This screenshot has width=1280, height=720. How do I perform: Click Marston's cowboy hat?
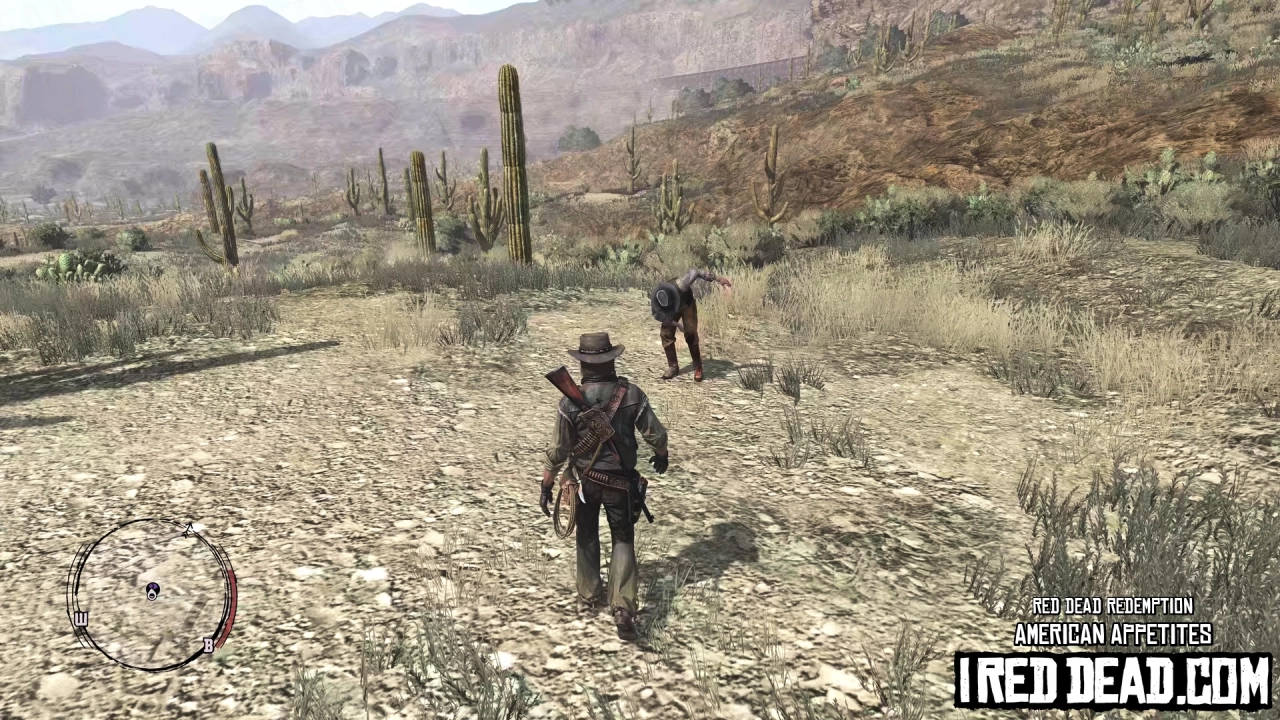594,347
